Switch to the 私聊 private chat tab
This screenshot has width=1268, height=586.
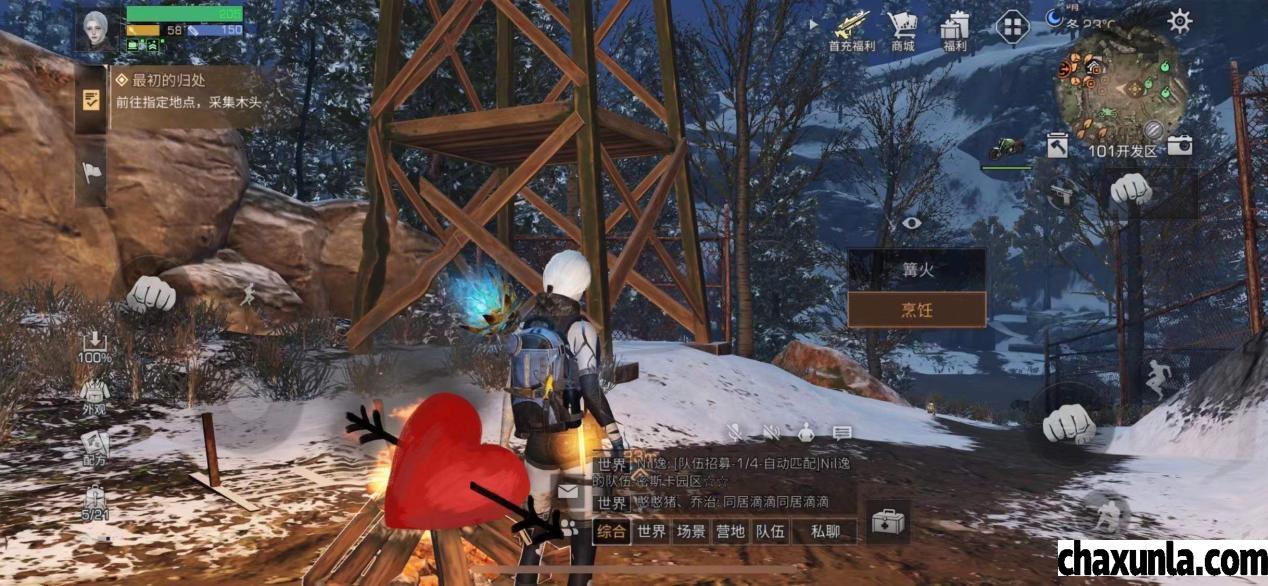click(x=825, y=531)
